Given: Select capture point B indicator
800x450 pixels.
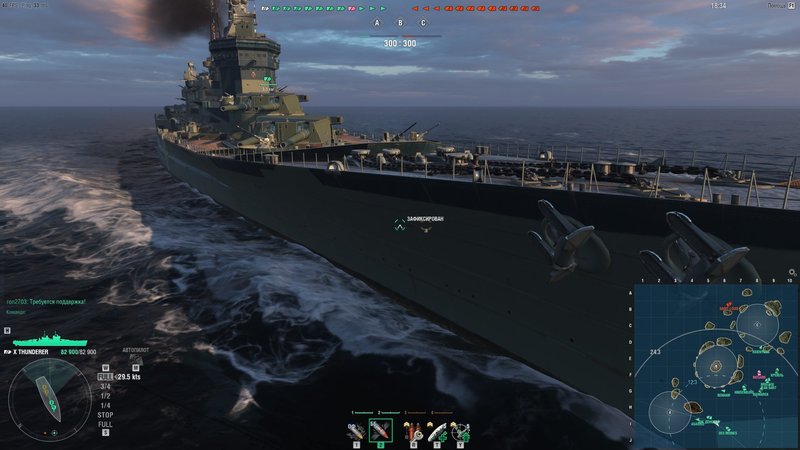Looking at the screenshot, I should click(x=400, y=22).
